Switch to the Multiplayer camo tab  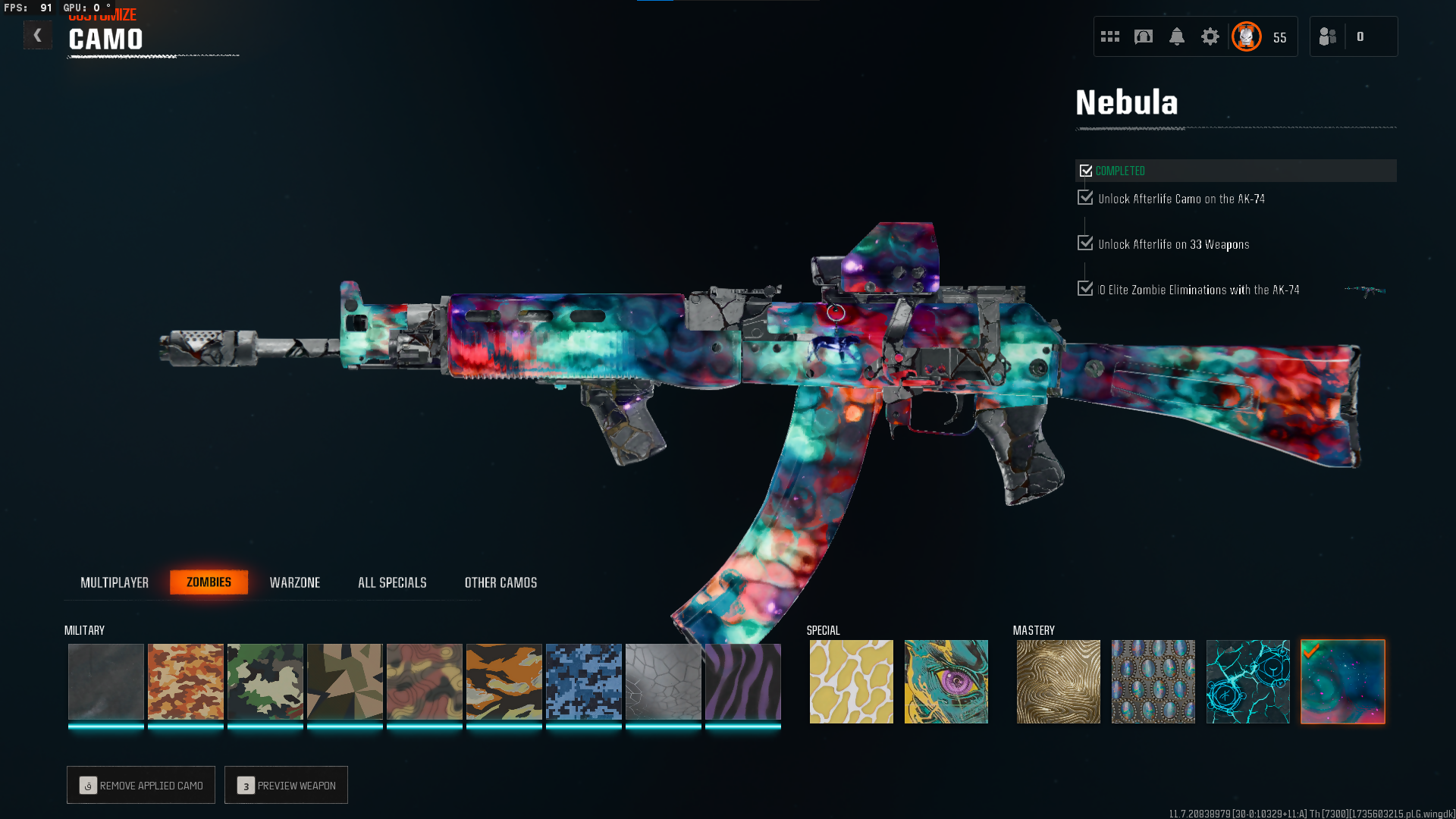pos(115,582)
